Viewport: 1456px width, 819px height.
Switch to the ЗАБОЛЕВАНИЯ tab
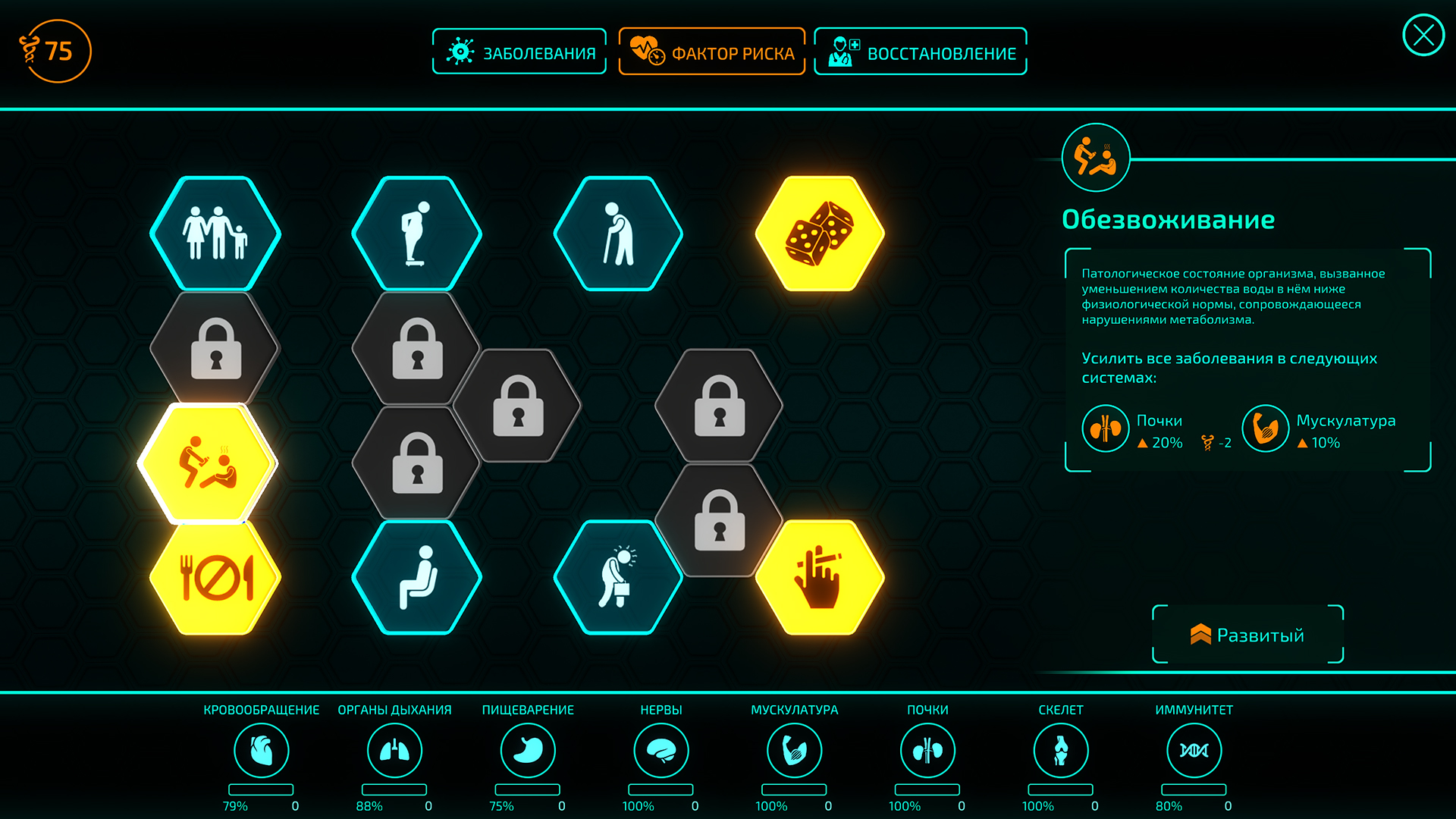pos(519,51)
